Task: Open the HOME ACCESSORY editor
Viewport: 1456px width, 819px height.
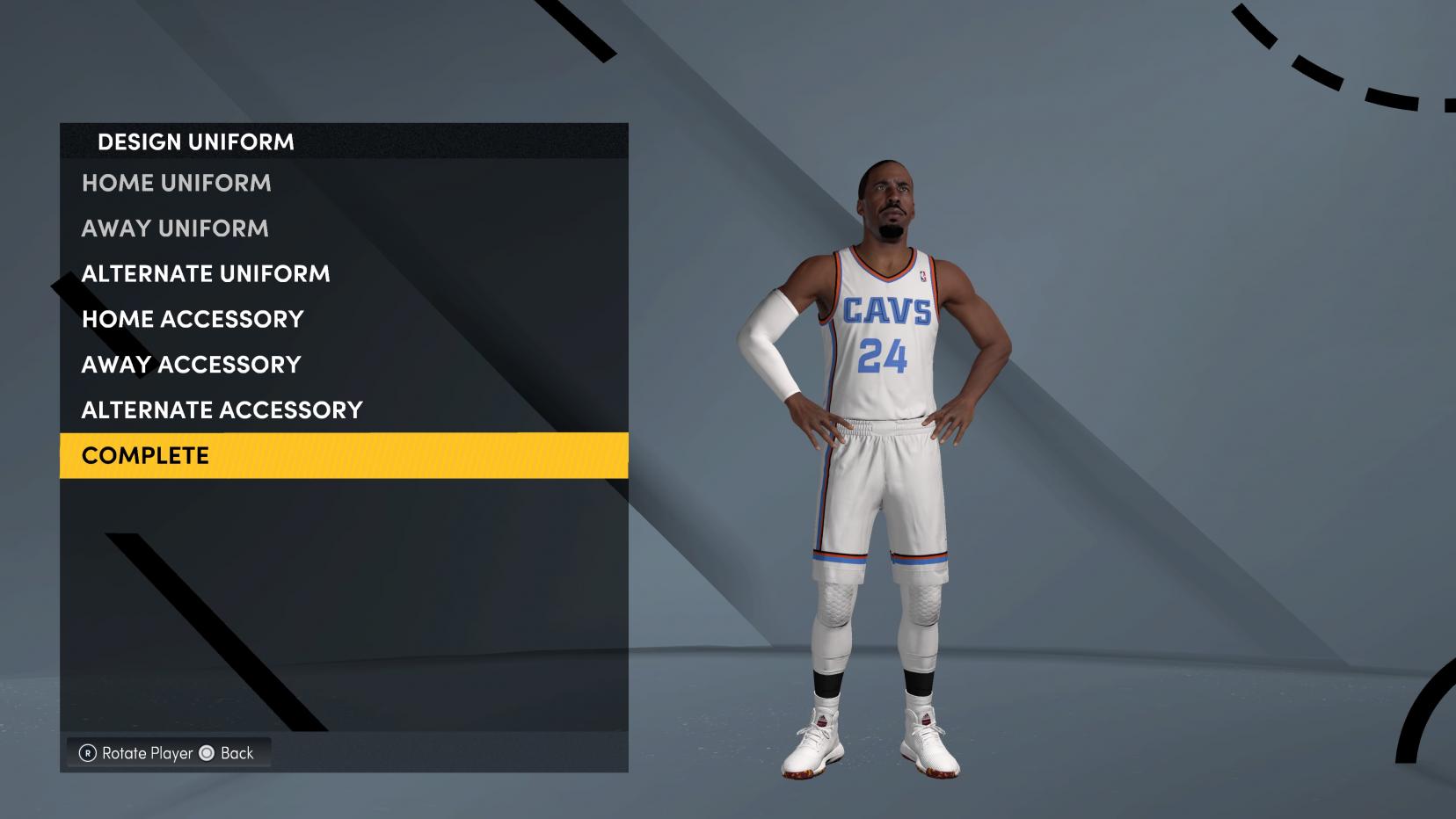Action: pos(191,319)
